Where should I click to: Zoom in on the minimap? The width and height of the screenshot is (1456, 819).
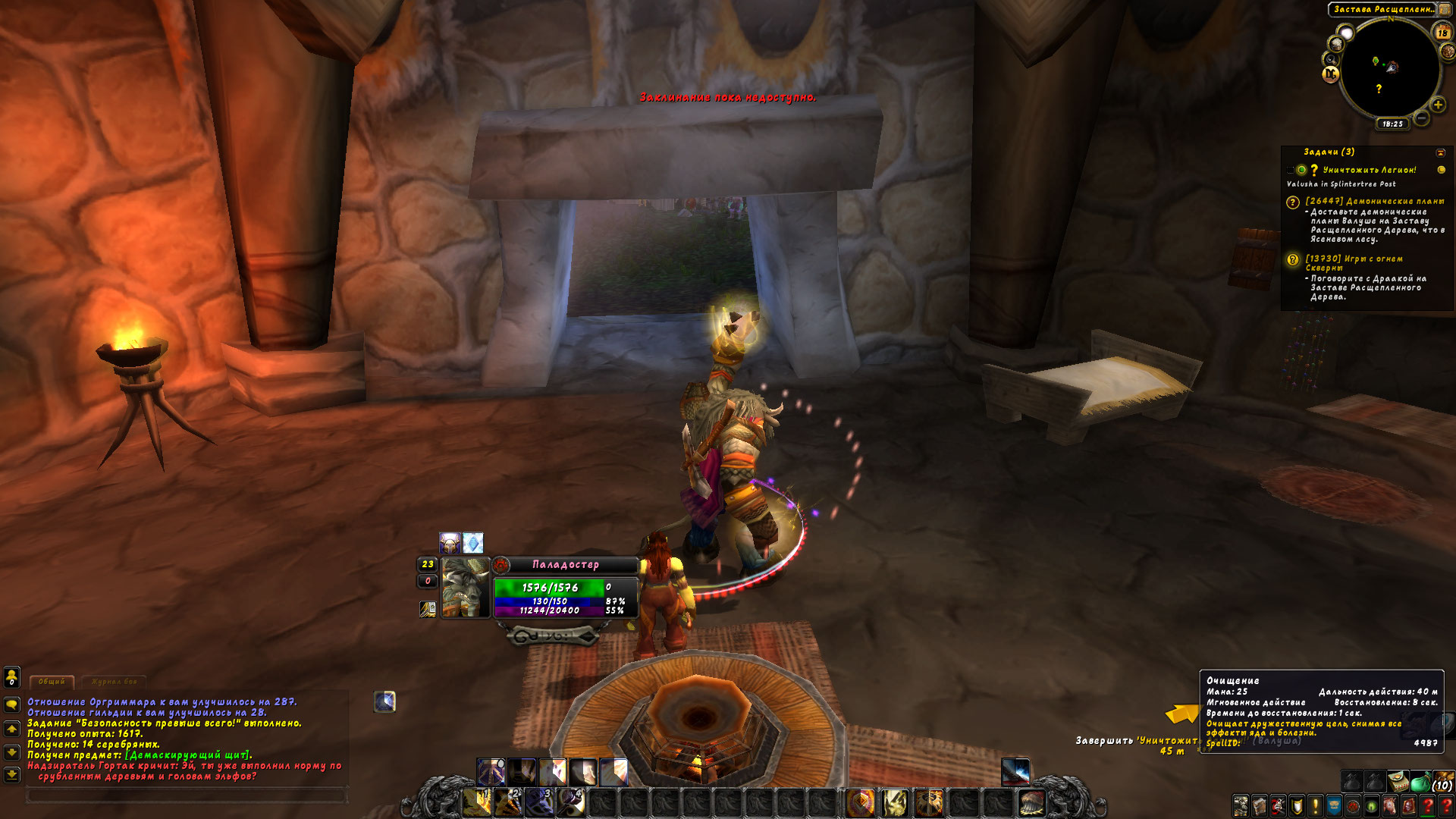(1438, 105)
